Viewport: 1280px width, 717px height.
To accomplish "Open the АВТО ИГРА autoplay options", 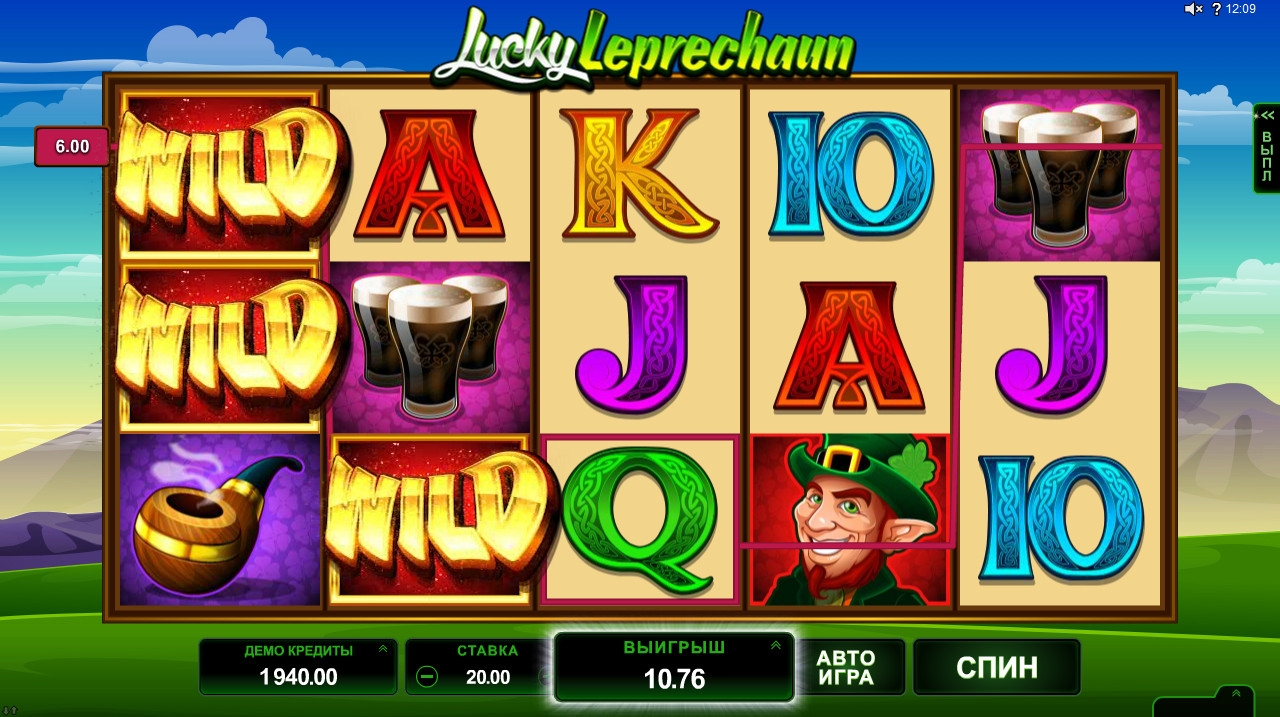I will pyautogui.click(x=845, y=667).
